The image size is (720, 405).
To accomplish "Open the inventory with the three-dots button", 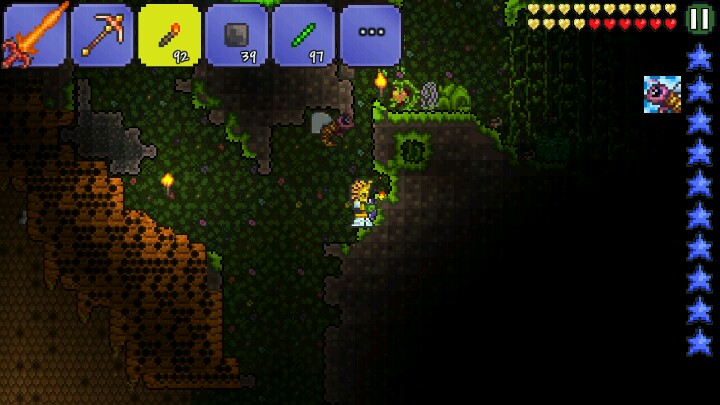I will pyautogui.click(x=370, y=34).
